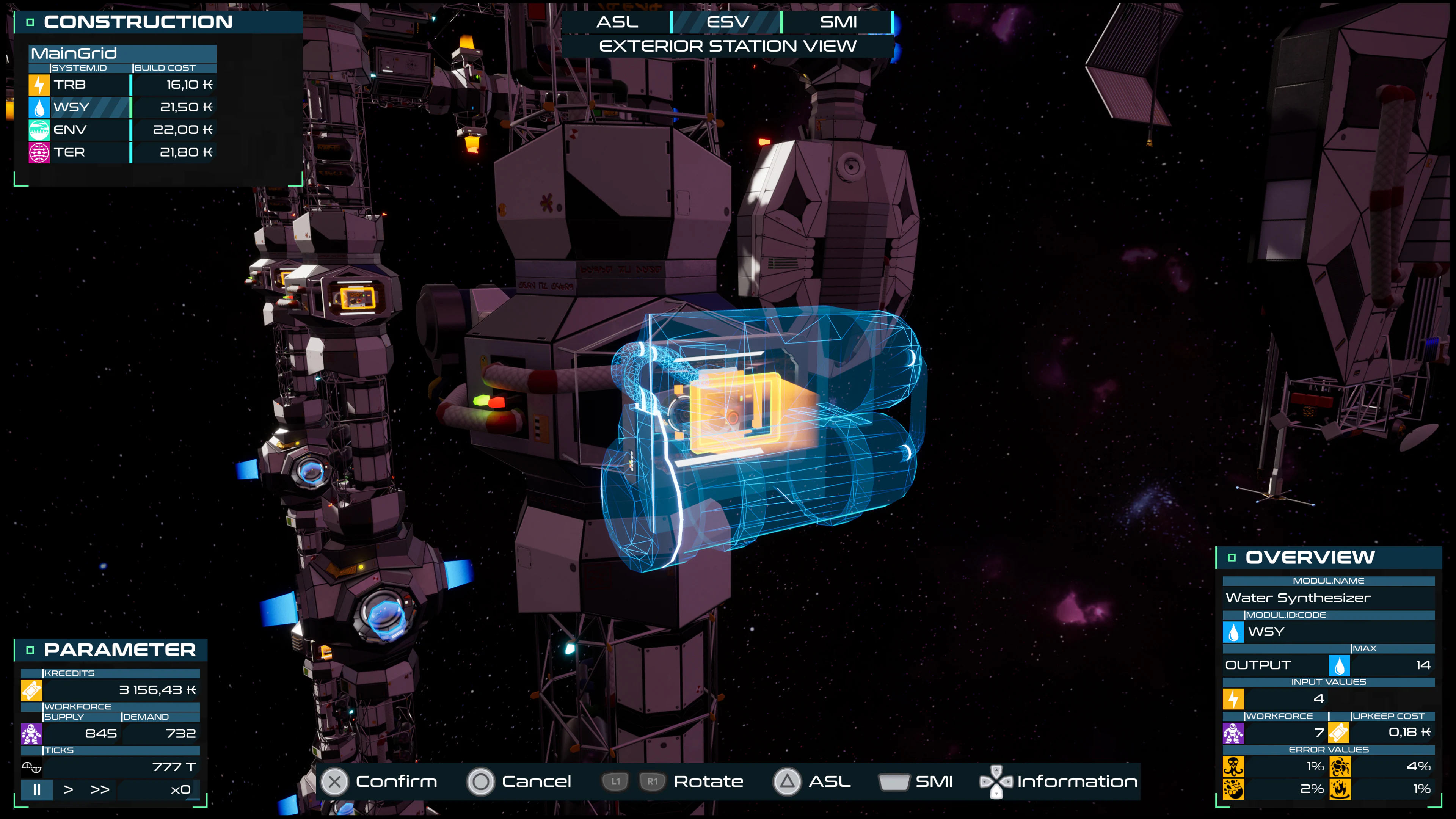Open the MainGrid selector
The image size is (1456, 819).
point(122,54)
